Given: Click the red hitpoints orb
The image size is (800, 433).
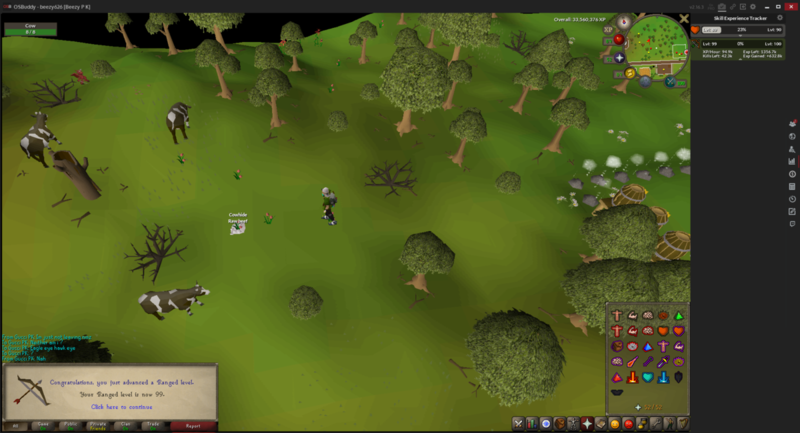Looking at the screenshot, I should 618,40.
